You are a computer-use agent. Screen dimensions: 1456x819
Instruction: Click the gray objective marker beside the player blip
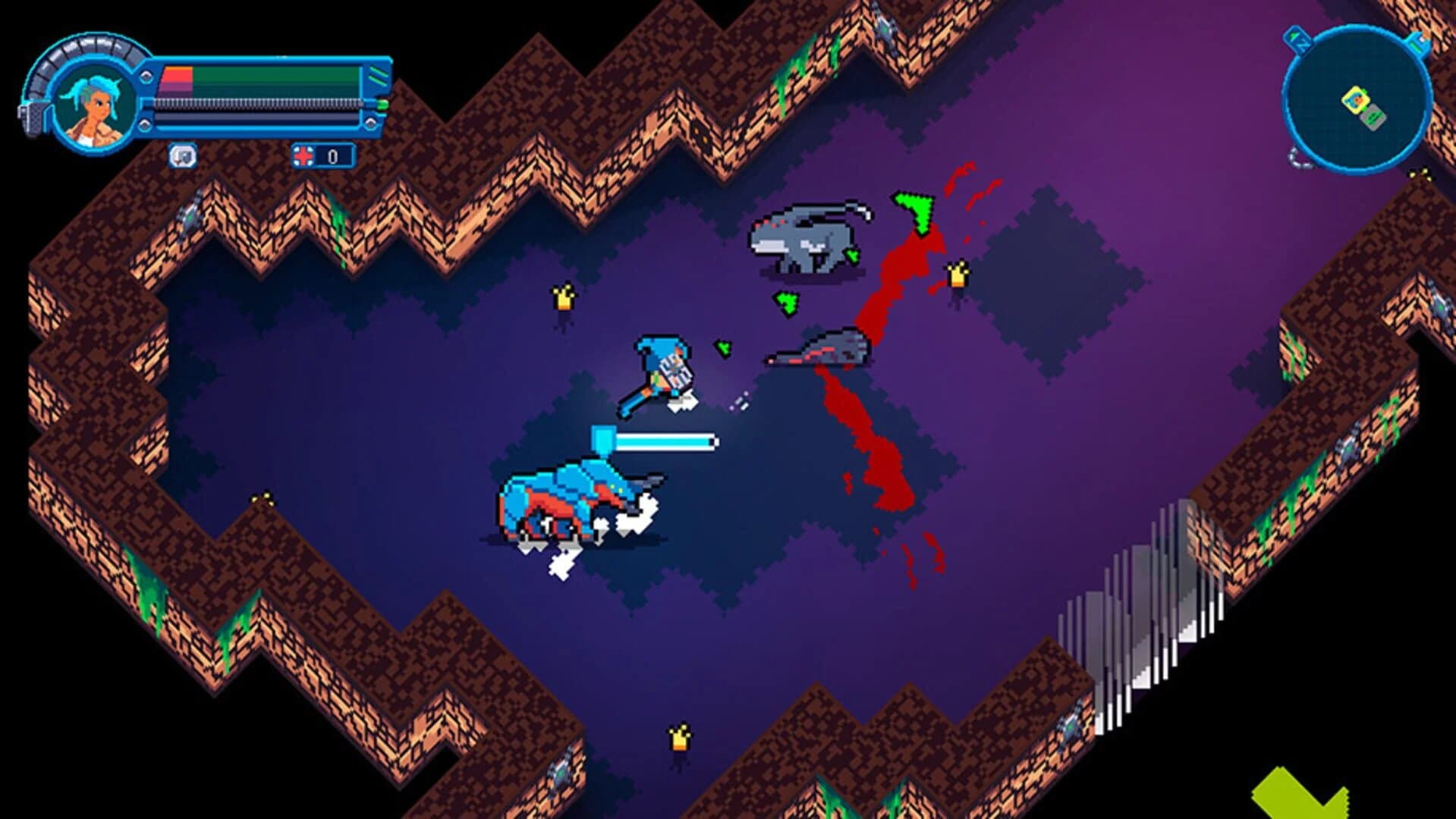1373,118
